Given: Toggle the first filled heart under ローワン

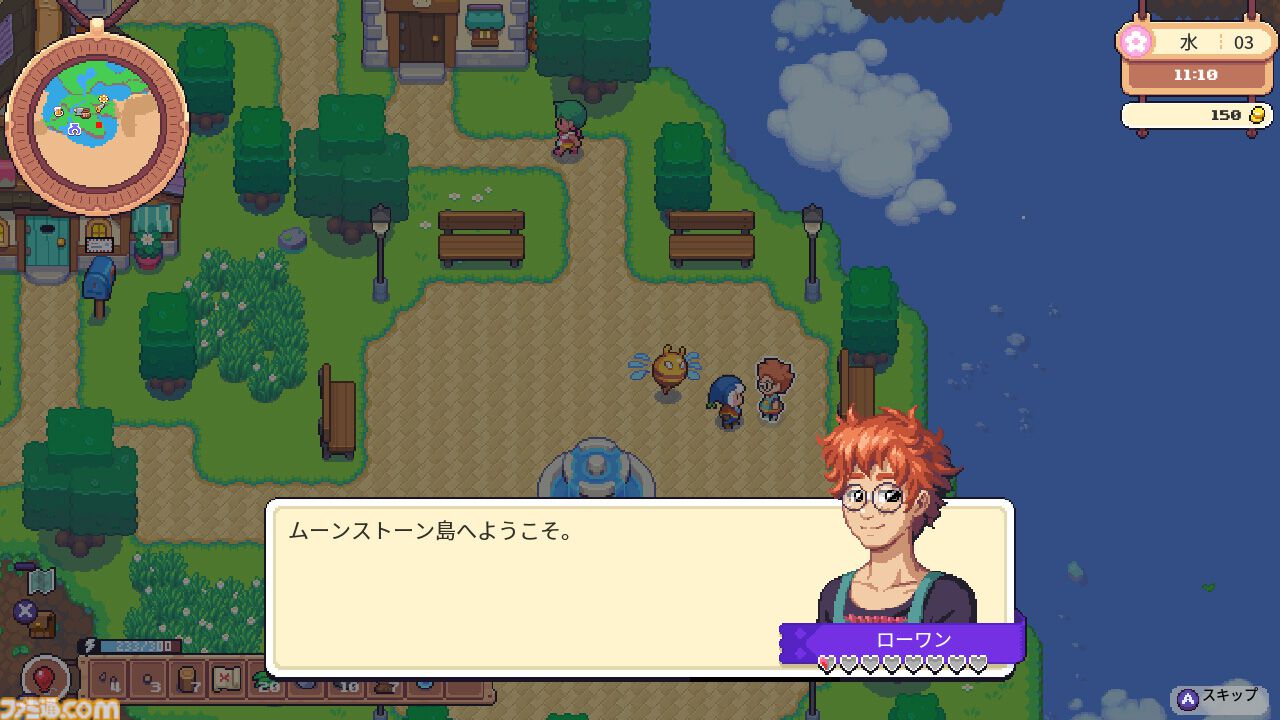Looking at the screenshot, I should 827,664.
